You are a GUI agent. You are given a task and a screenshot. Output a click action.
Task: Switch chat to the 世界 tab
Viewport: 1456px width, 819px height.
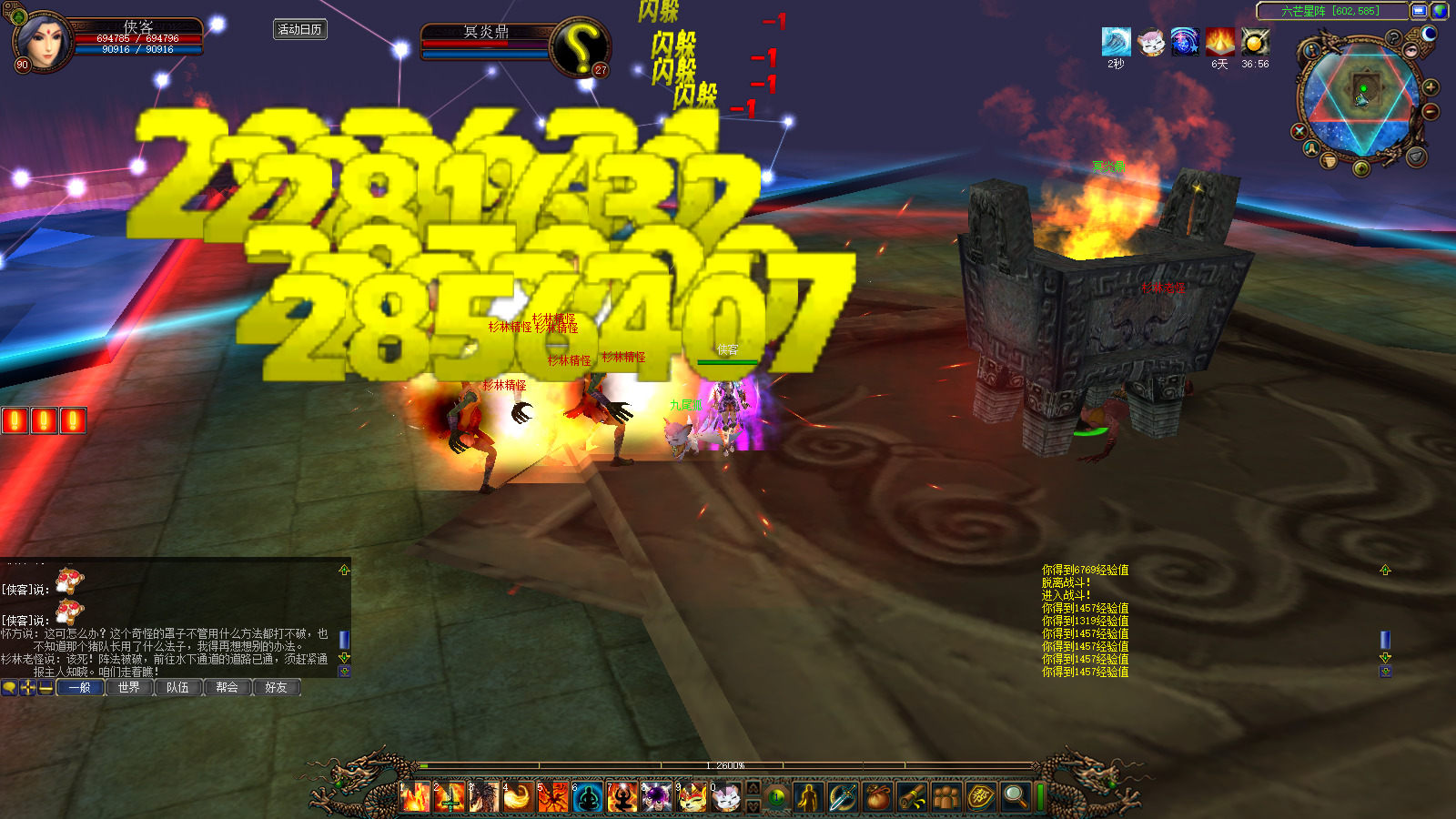tap(129, 688)
